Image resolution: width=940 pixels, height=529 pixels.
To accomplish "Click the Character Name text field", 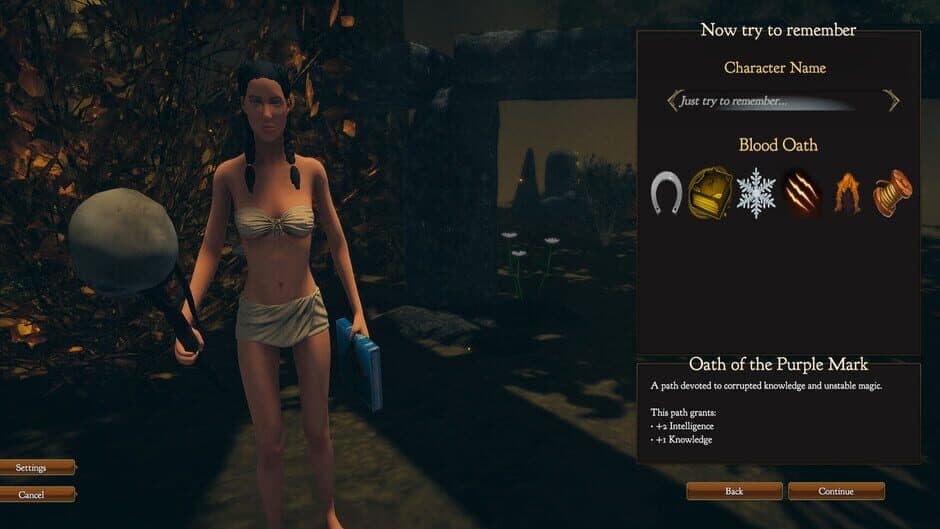I will pos(765,101).
